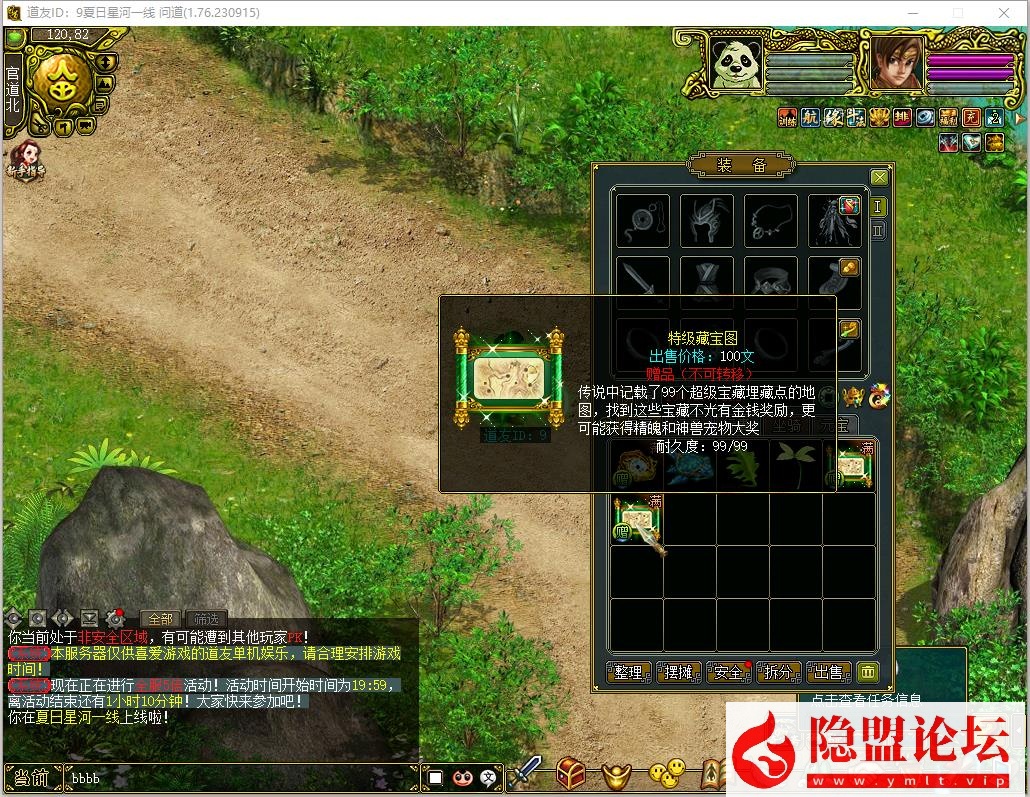Screen dimensions: 1030x797
Task: Click the chat text input field
Action: click(x=240, y=777)
